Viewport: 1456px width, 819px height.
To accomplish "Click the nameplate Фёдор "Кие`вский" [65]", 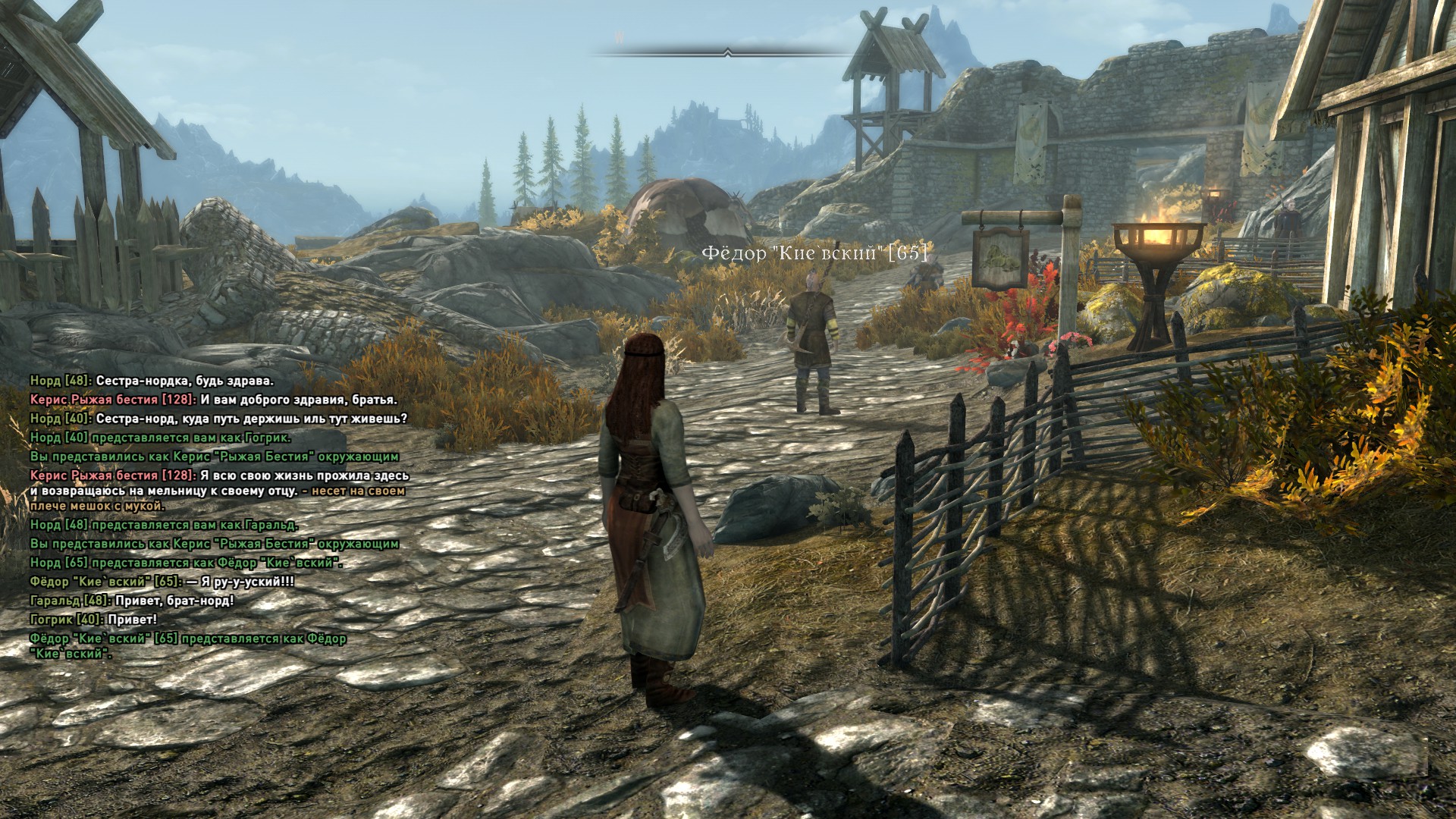I will tap(814, 253).
